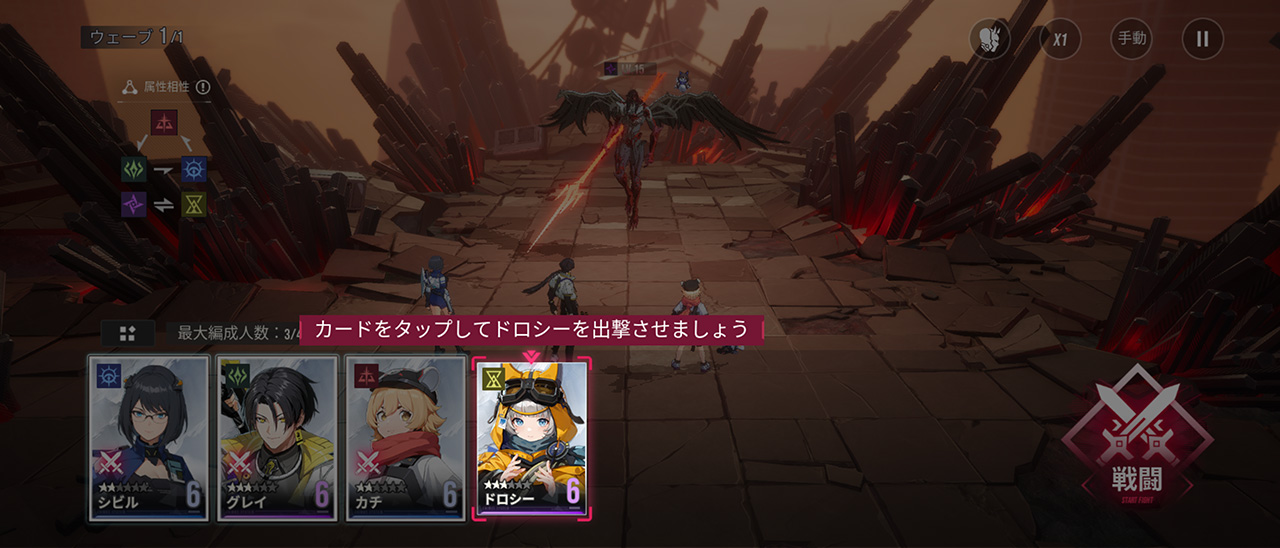Select the シビル character card
The image size is (1280, 548).
click(x=149, y=438)
